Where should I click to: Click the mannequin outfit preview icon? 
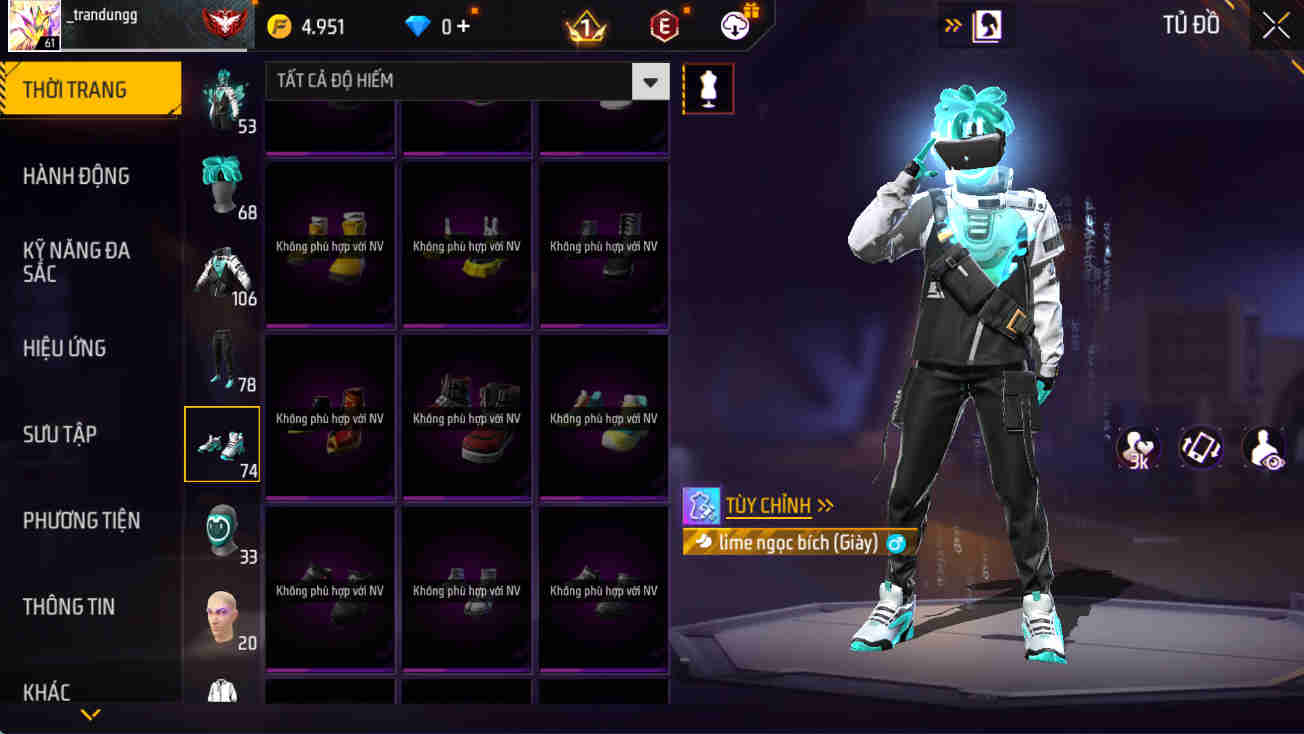708,88
